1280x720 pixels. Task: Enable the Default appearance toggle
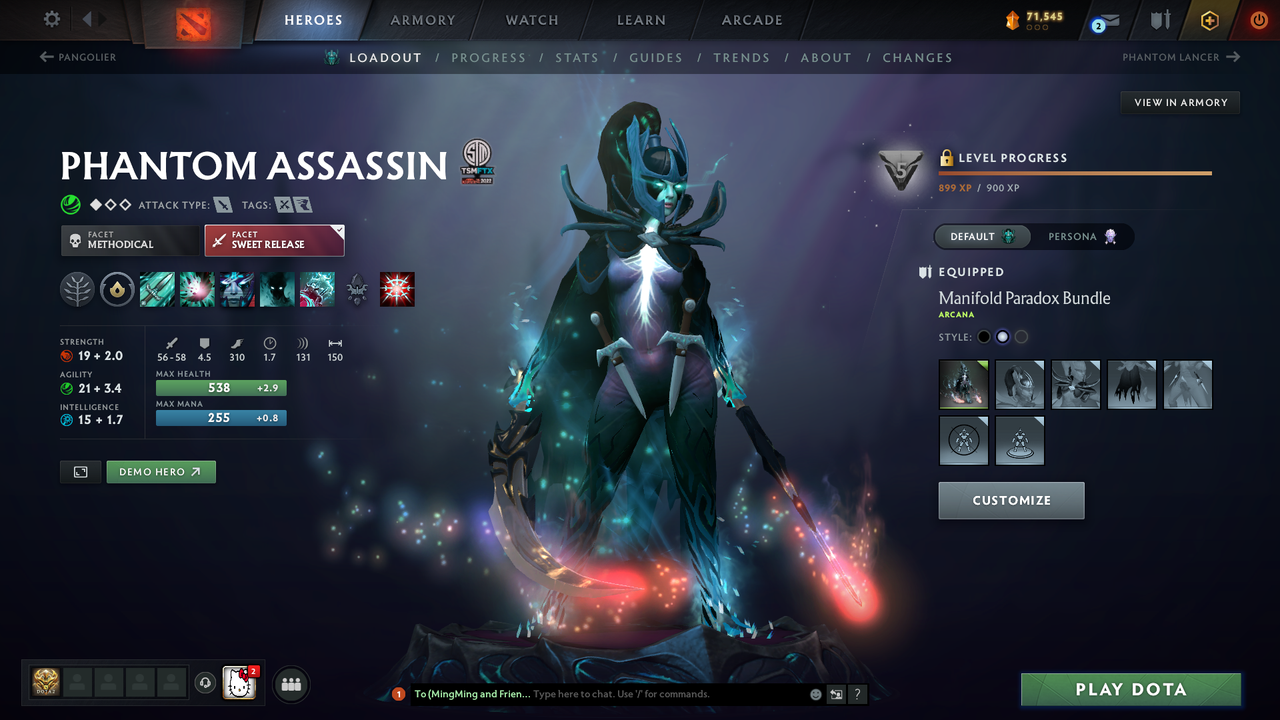point(981,236)
